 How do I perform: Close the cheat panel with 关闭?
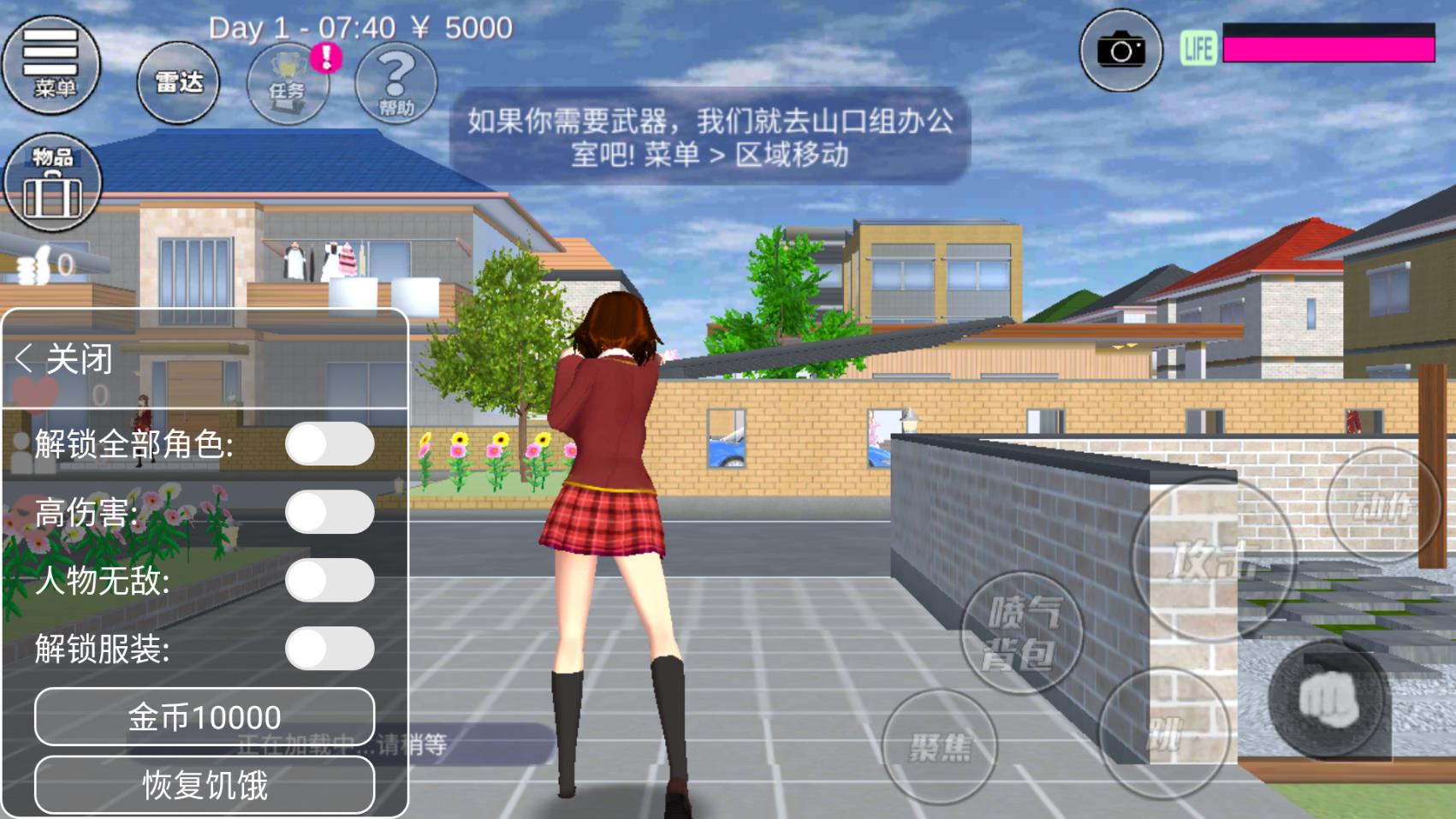point(65,359)
